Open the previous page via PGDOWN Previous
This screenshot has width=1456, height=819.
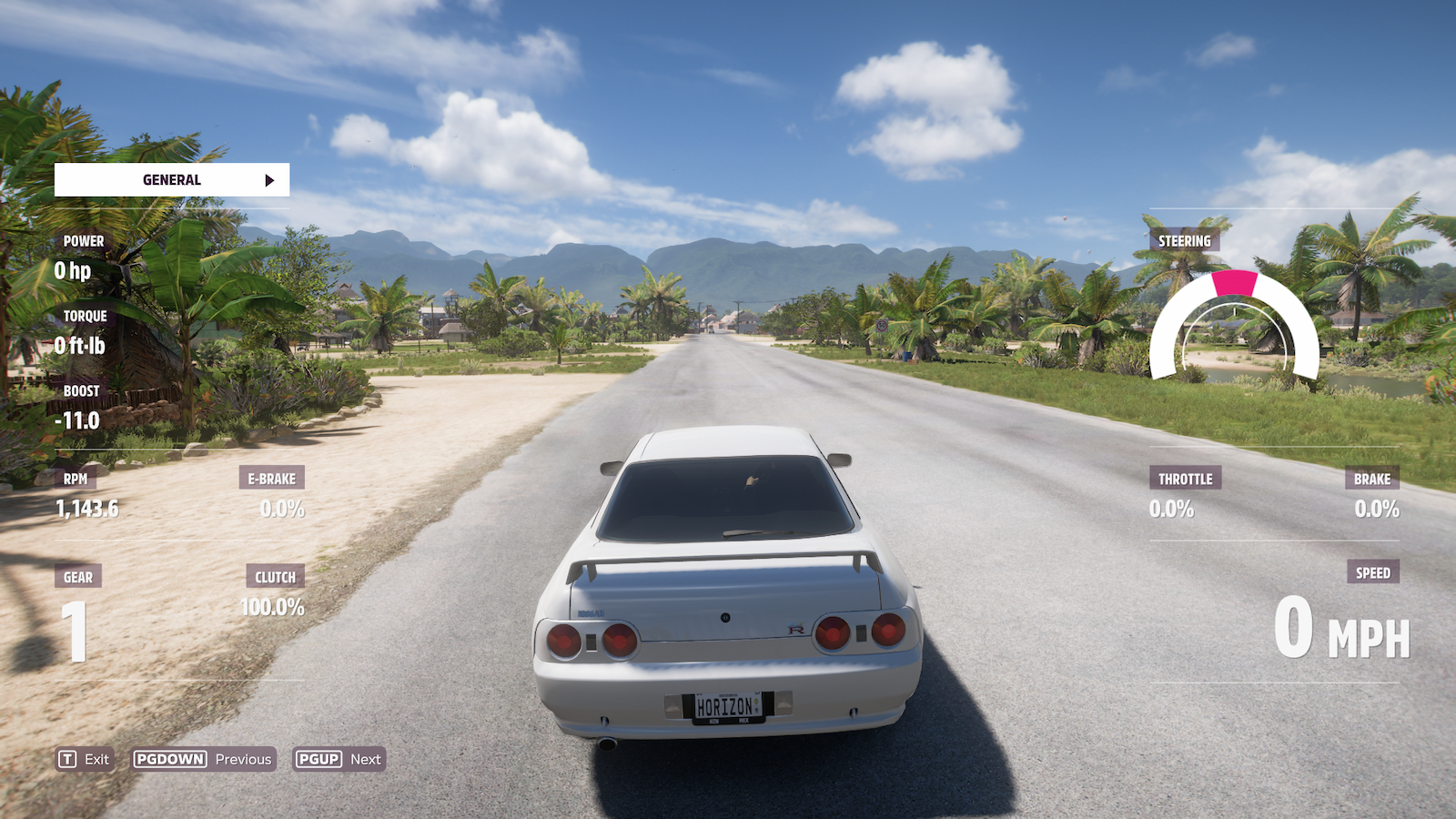pos(202,758)
